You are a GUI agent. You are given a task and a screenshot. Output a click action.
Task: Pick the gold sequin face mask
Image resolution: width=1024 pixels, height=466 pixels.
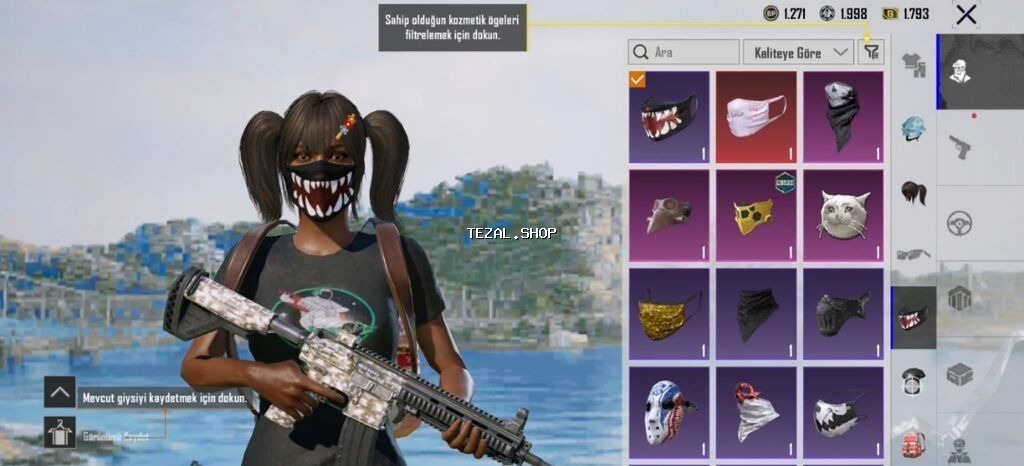tap(669, 313)
